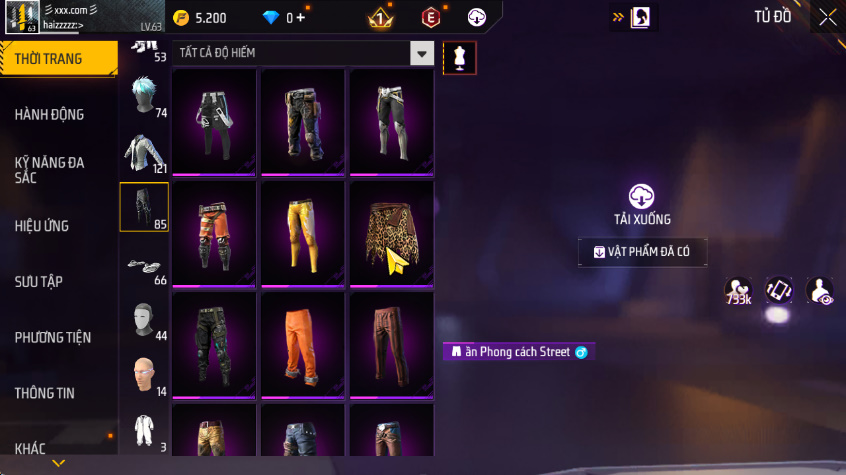Go to the Hiệu Ứng tab
The image size is (846, 475).
[x=42, y=226]
